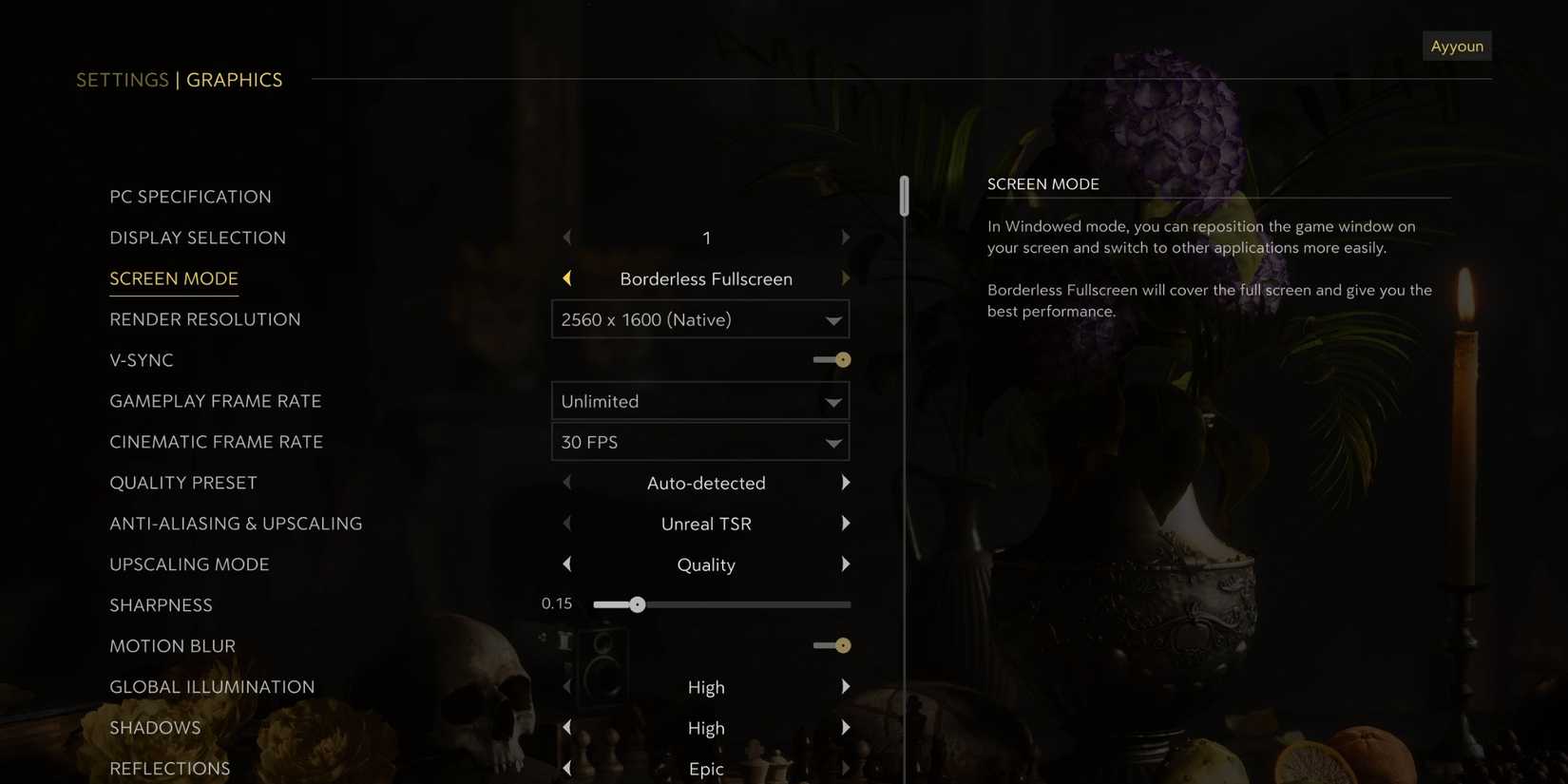This screenshot has width=1568, height=784.
Task: Select the GAMEPLAY FRAME RATE label
Action: click(216, 400)
